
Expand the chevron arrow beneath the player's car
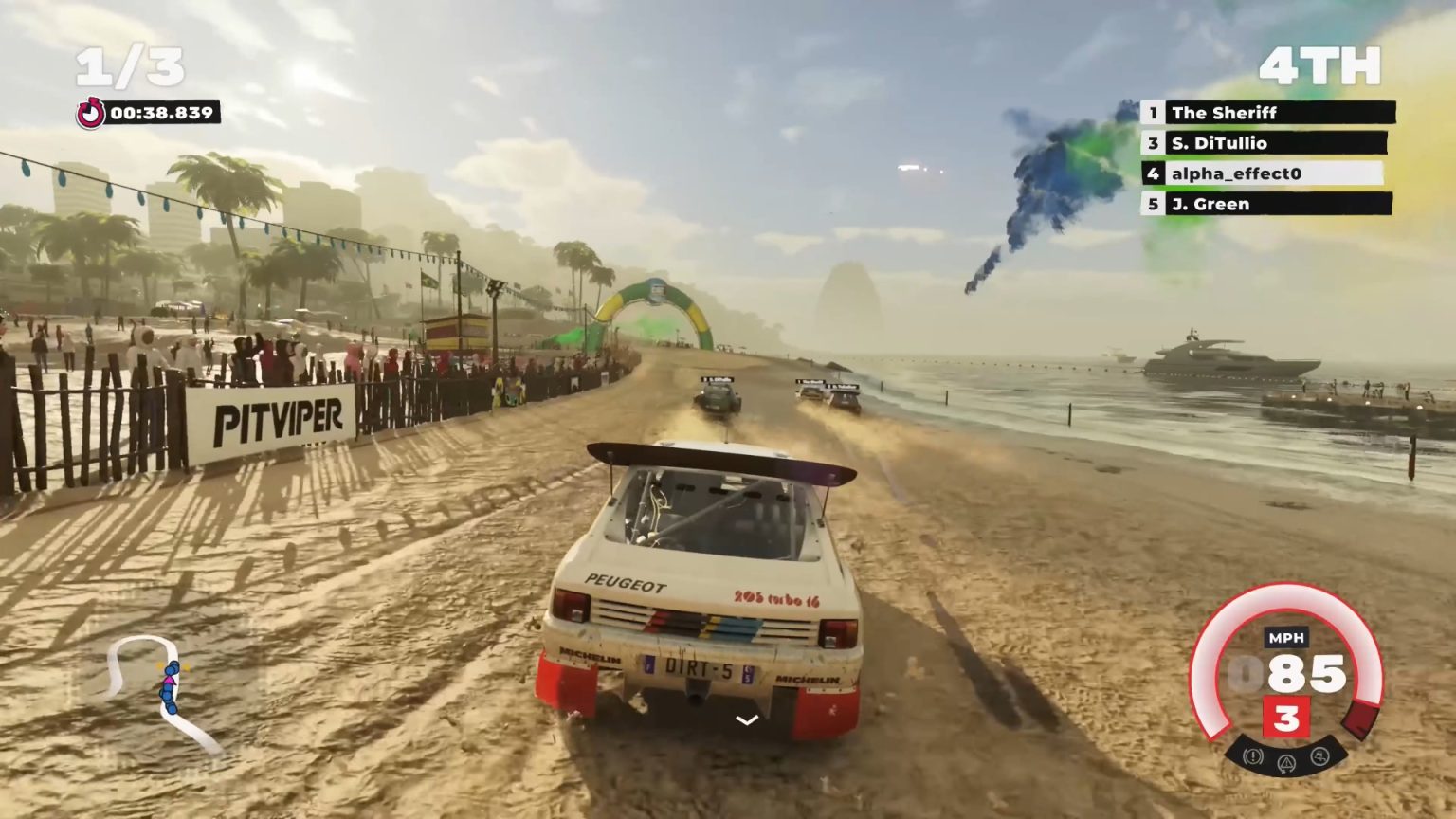745,719
